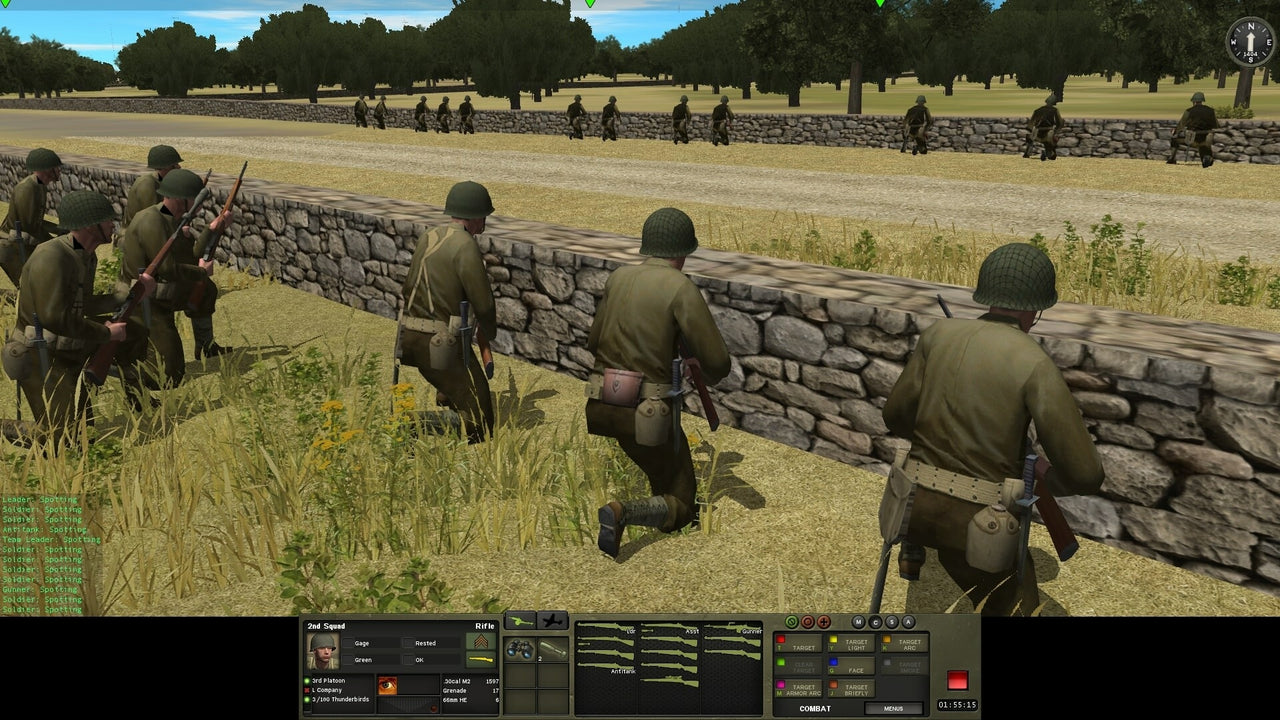1280x720 pixels.
Task: Click the binoculars equipment icon
Action: (x=520, y=650)
